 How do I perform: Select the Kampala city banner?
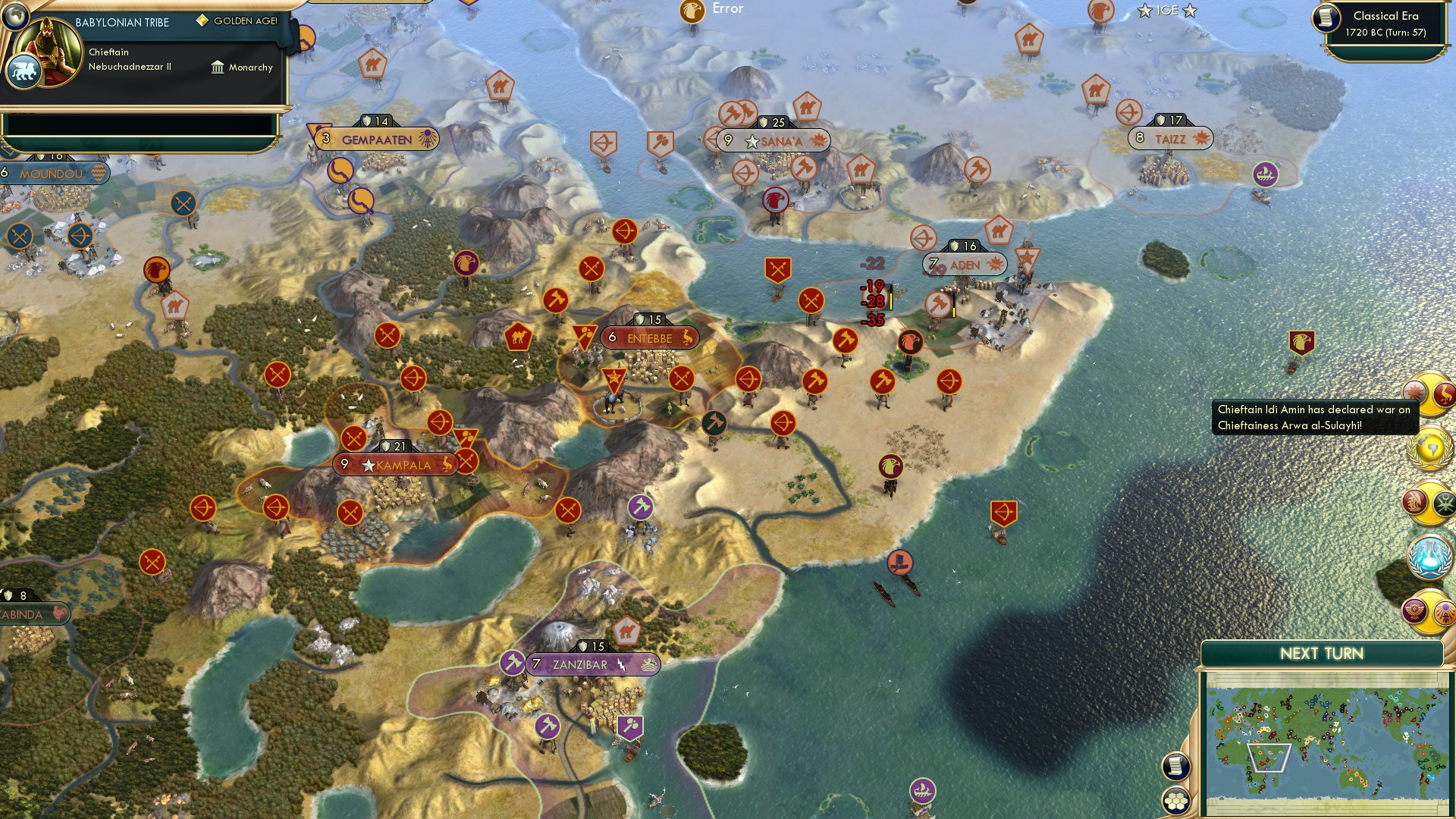click(x=397, y=464)
